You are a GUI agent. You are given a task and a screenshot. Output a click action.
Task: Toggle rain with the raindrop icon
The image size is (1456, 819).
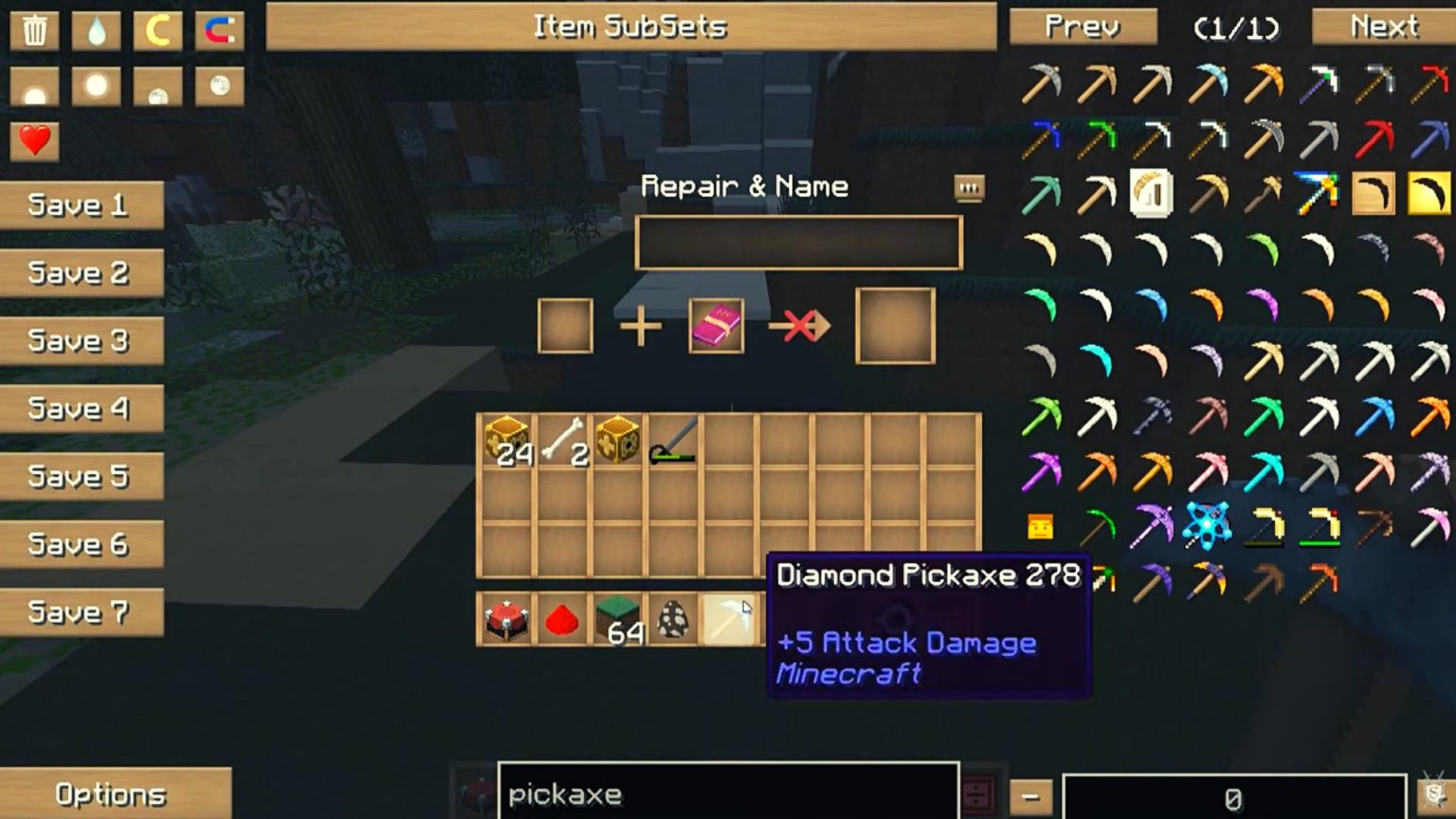(96, 29)
